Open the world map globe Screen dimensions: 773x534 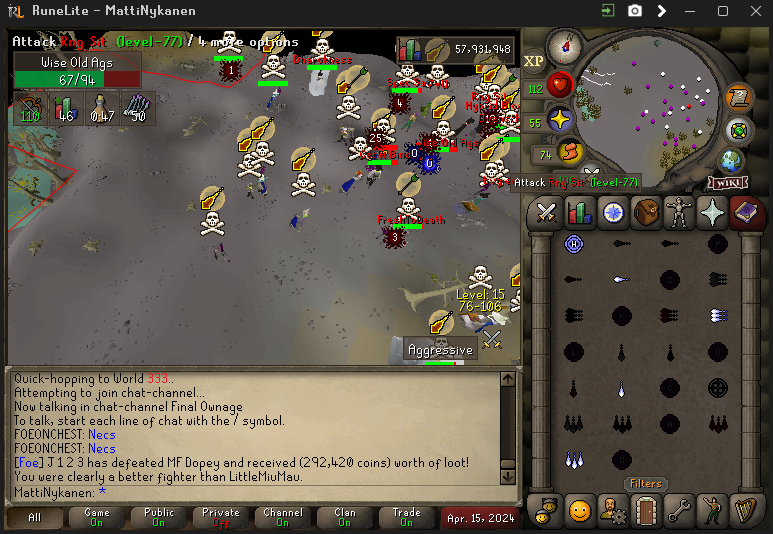[731, 160]
